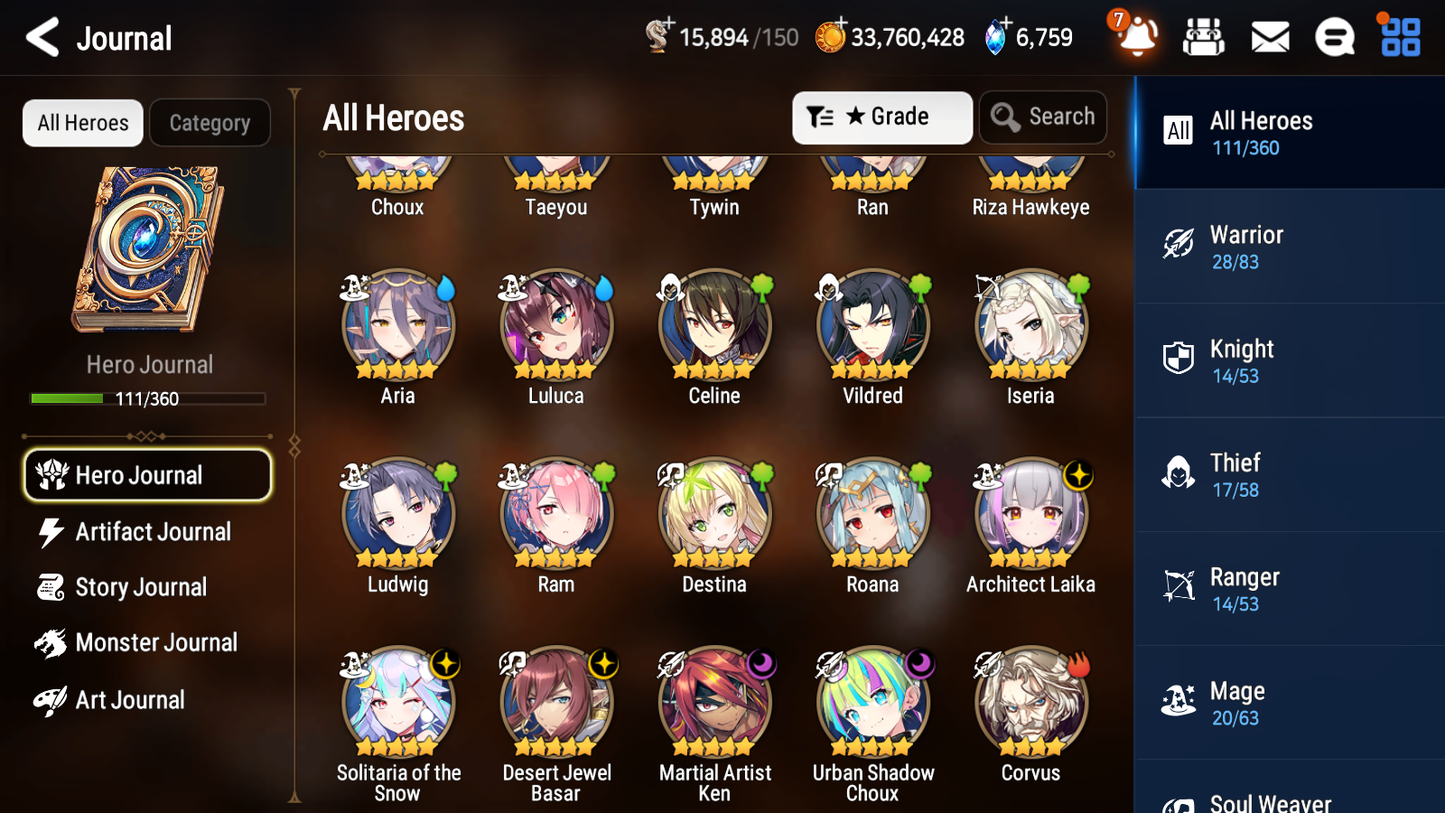Select the Category tab filter

tap(210, 122)
